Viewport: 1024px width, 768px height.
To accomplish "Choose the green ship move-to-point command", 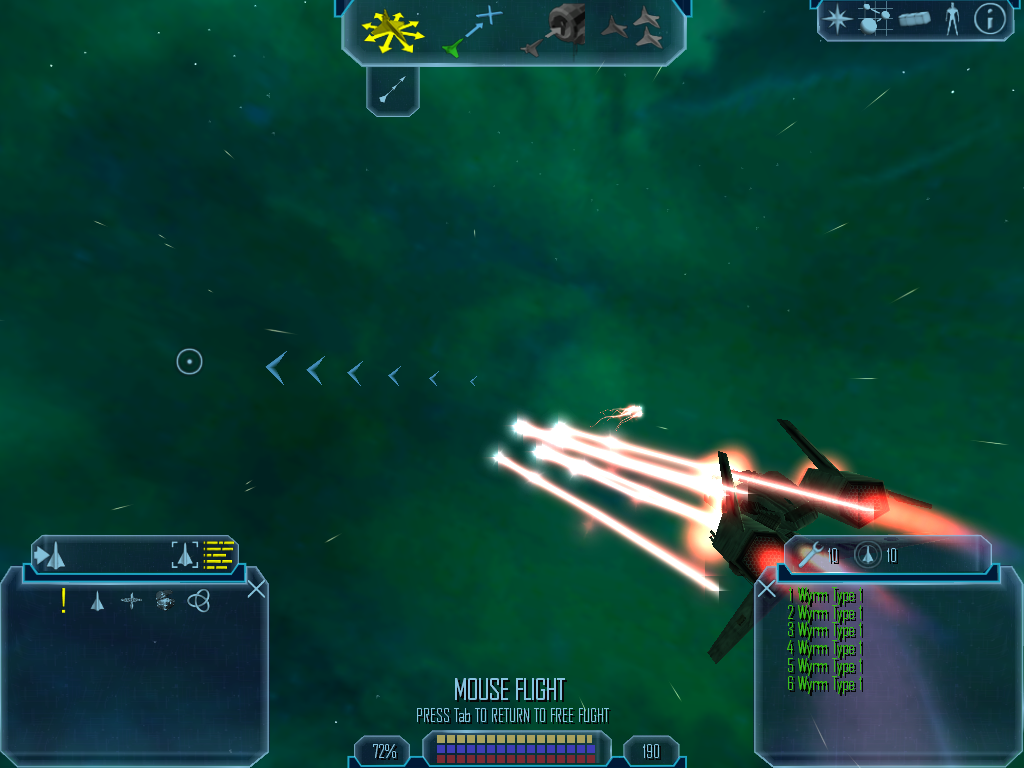I will tap(470, 32).
